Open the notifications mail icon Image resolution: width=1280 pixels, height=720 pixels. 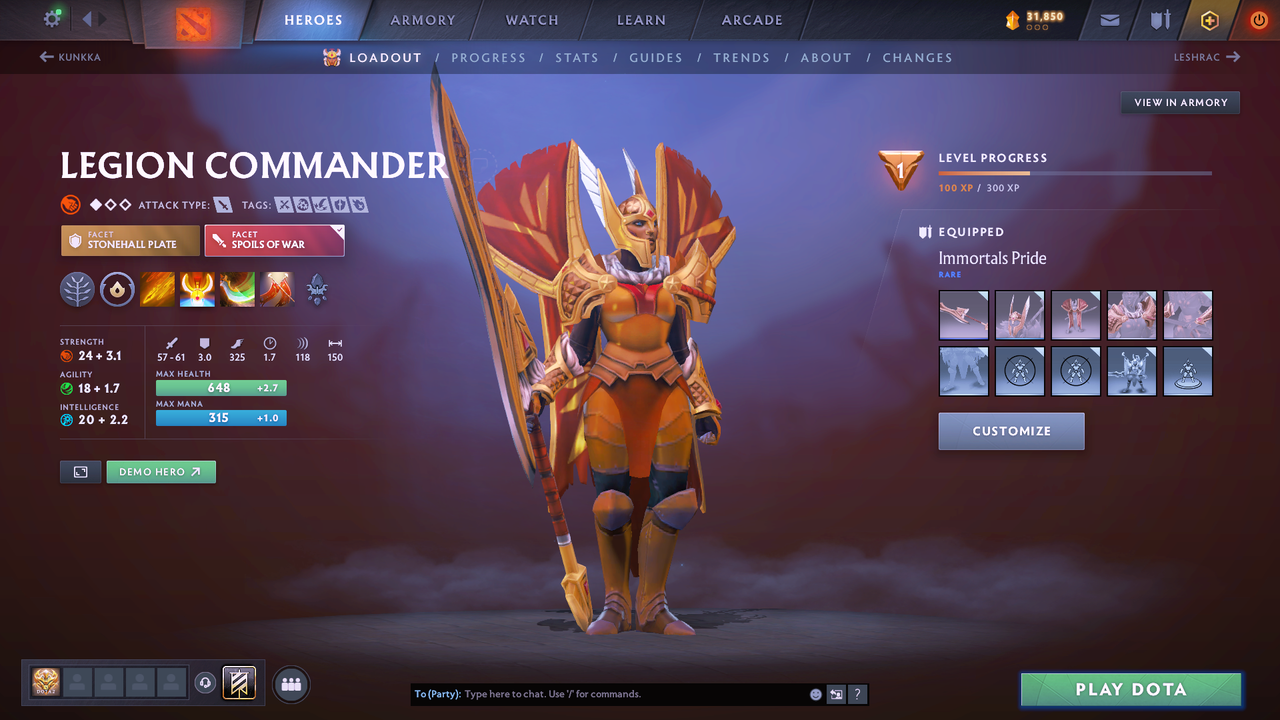coord(1108,19)
